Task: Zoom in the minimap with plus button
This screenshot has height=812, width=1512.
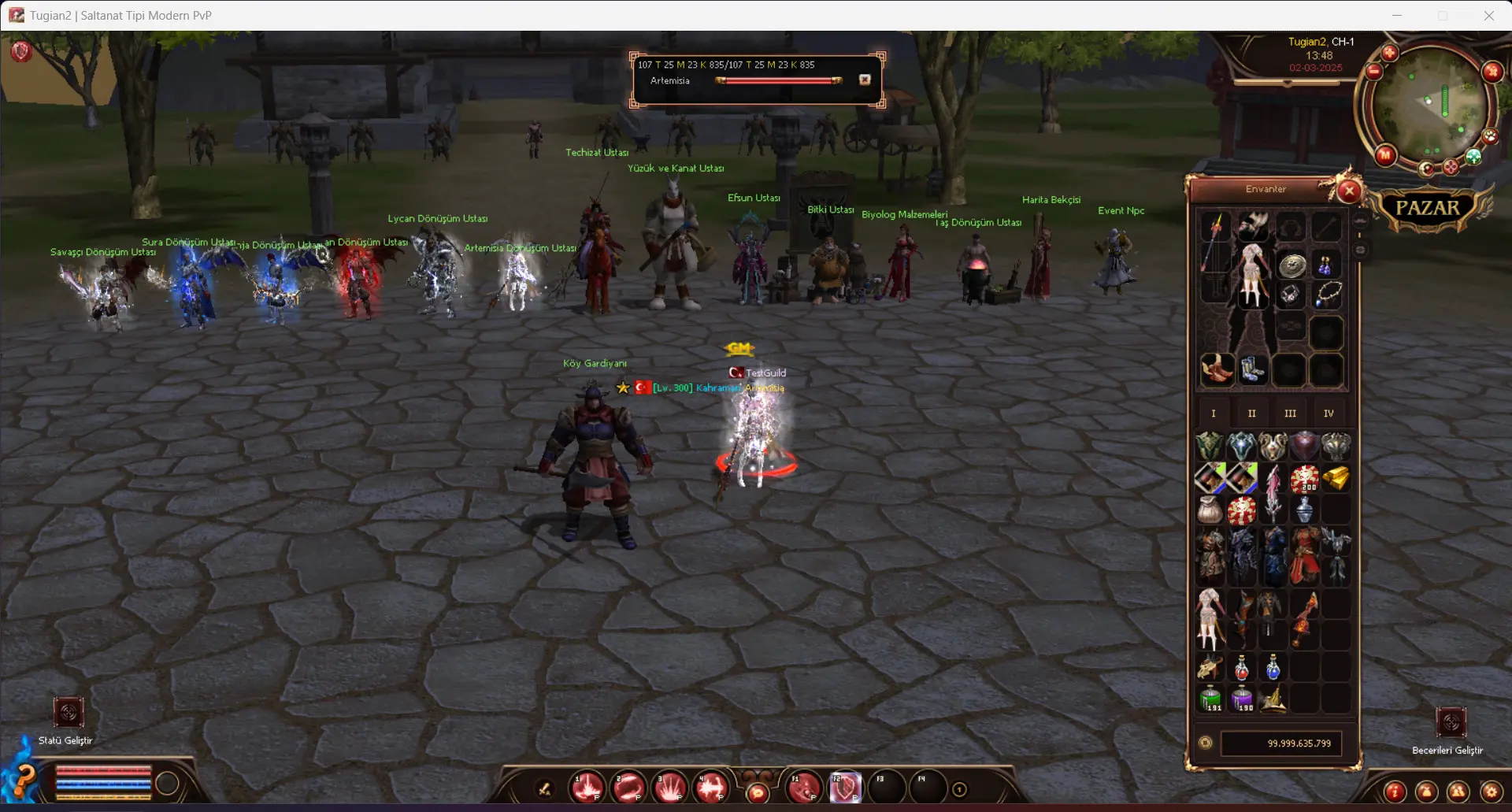Action: tap(1389, 53)
